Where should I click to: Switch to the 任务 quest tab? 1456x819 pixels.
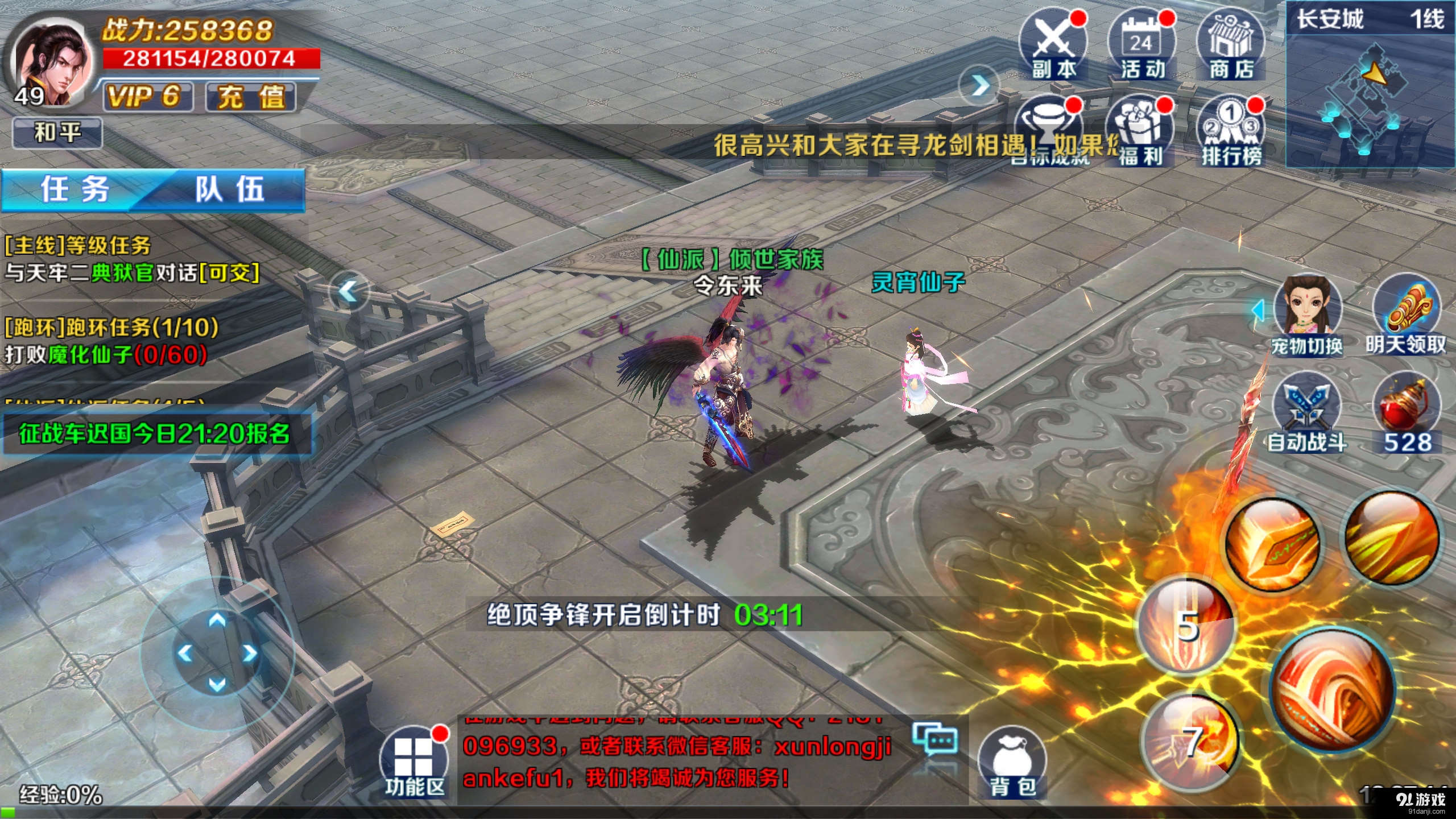(75, 189)
